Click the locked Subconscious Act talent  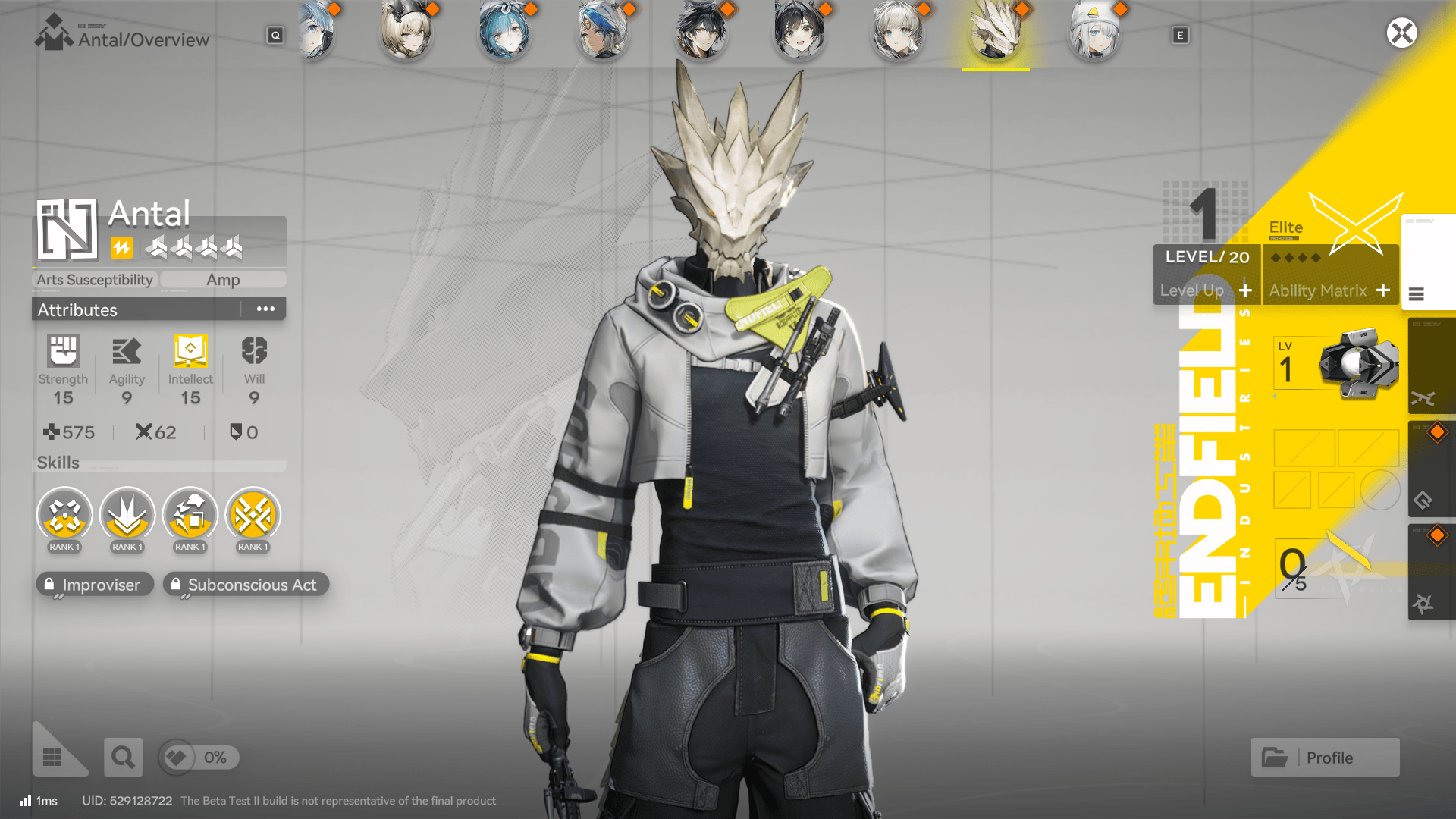246,584
